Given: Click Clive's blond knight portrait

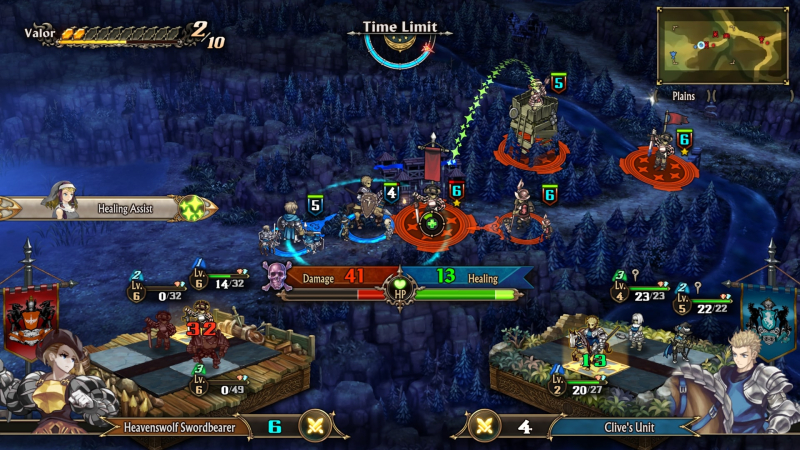Looking at the screenshot, I should [x=740, y=380].
